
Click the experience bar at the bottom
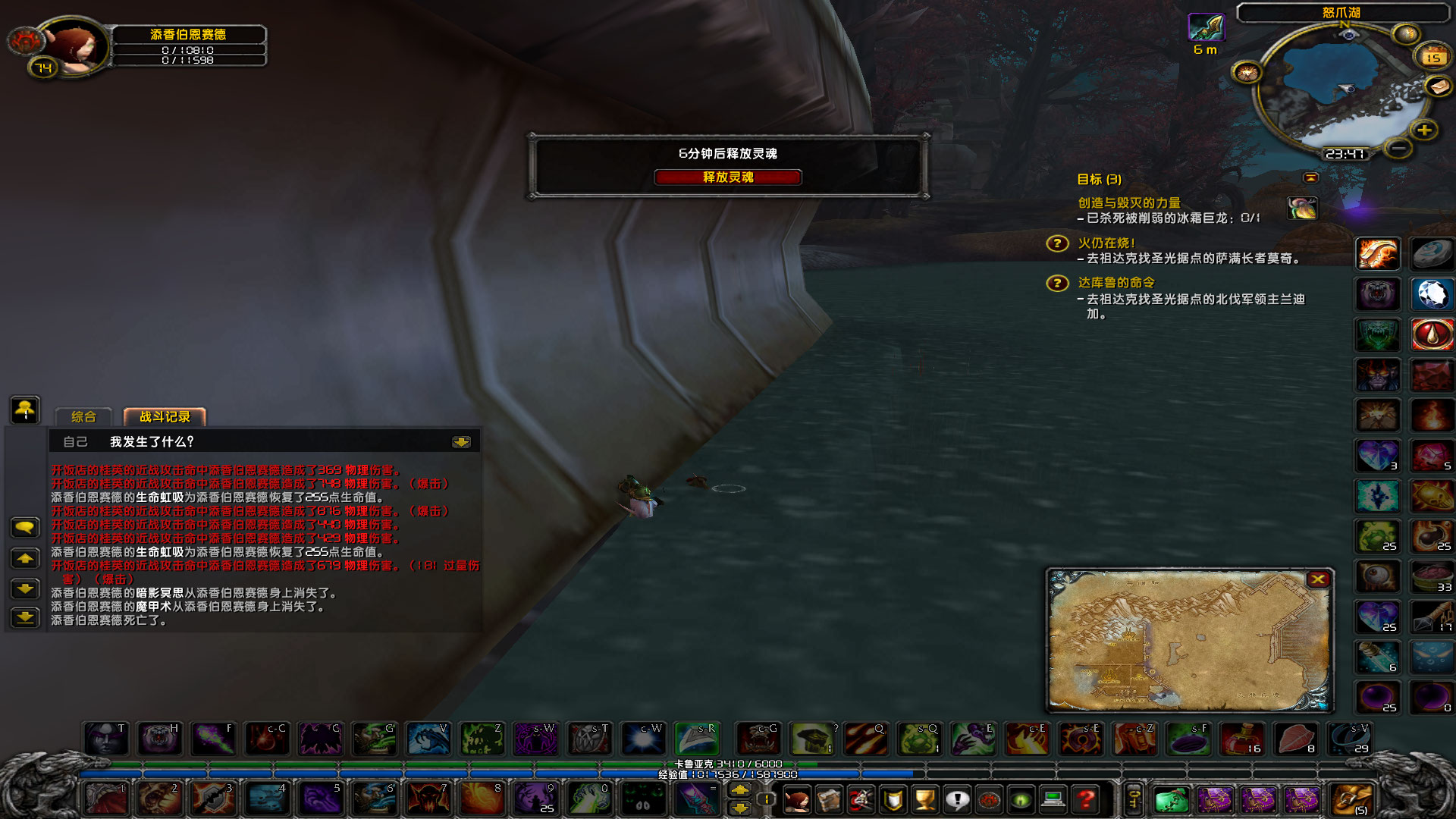click(x=728, y=774)
